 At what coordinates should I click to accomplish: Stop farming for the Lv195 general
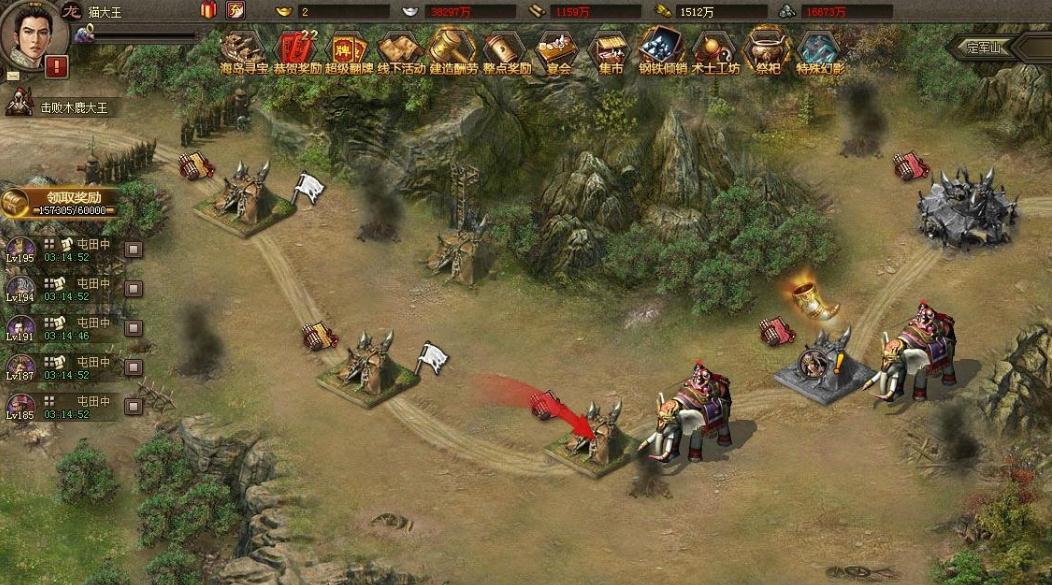coord(133,249)
